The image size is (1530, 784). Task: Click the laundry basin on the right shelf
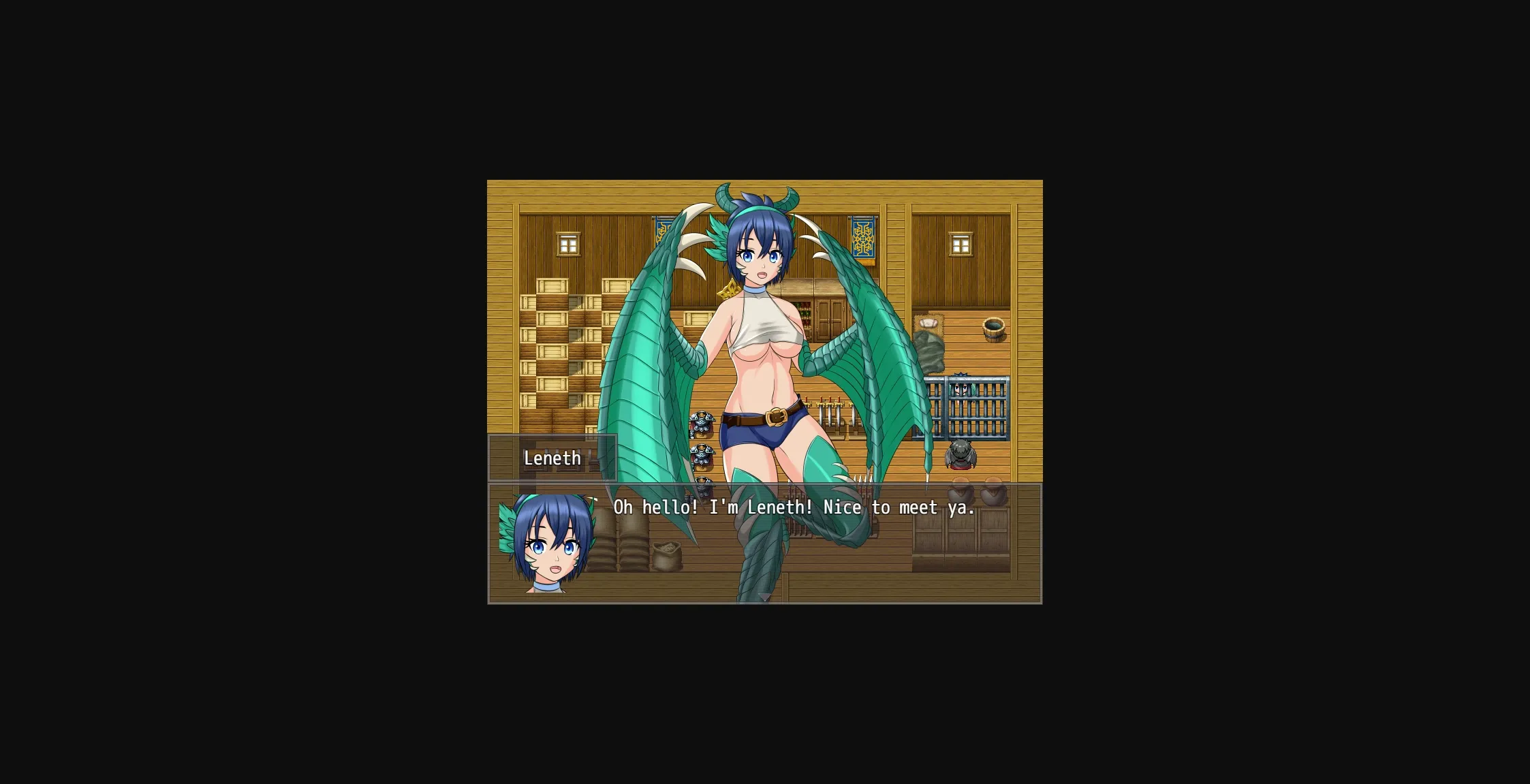pos(928,324)
